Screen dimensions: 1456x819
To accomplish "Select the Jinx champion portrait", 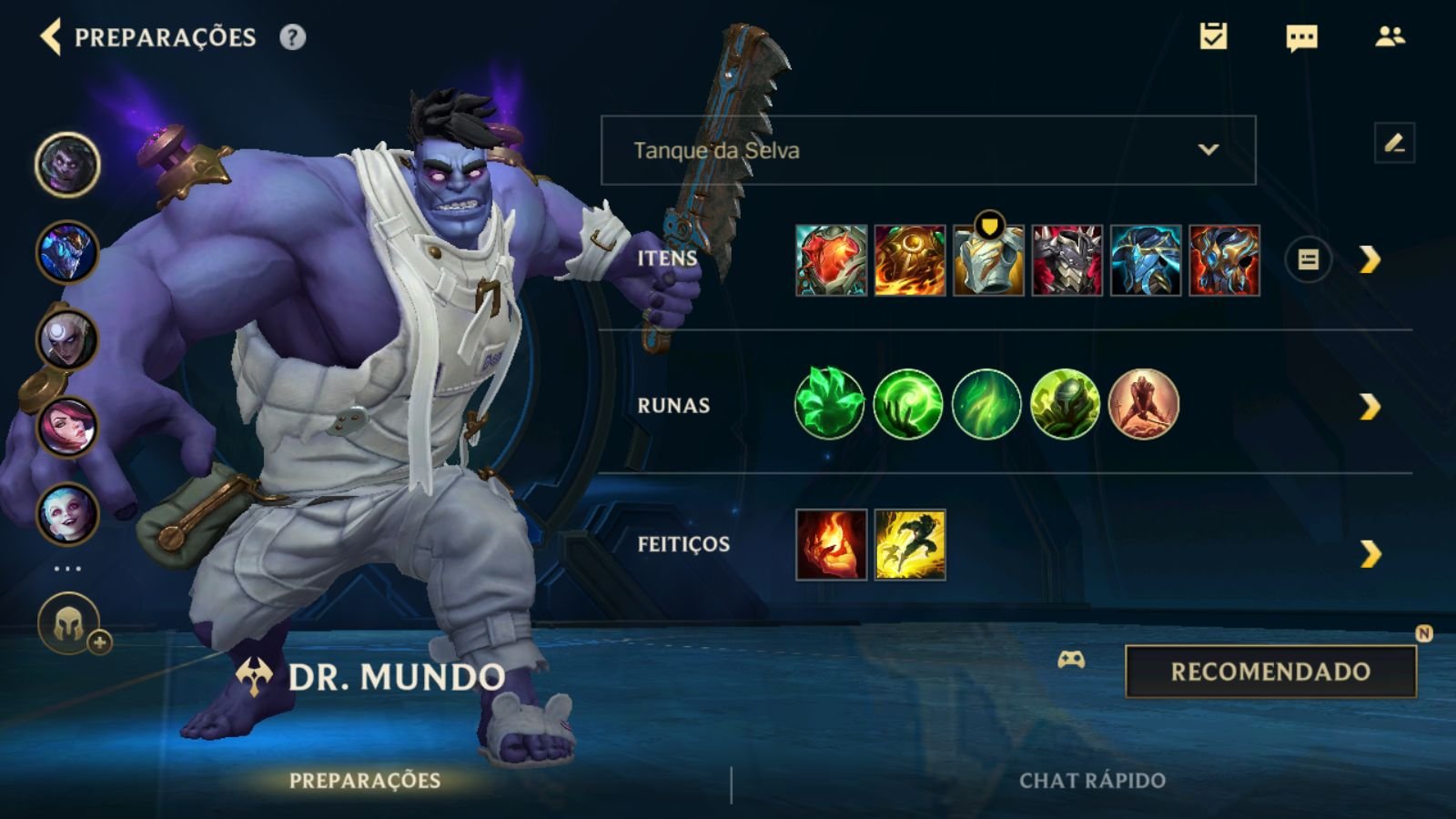I will 67,513.
